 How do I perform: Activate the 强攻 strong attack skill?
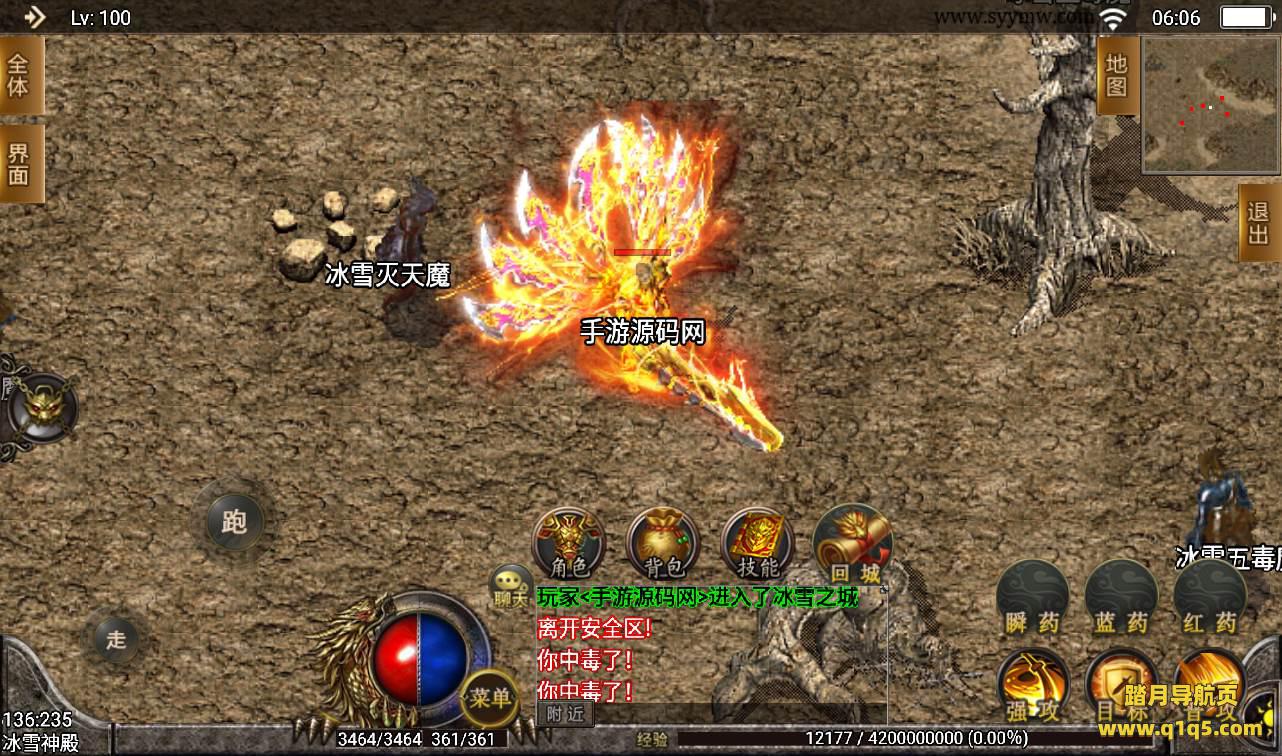1033,688
